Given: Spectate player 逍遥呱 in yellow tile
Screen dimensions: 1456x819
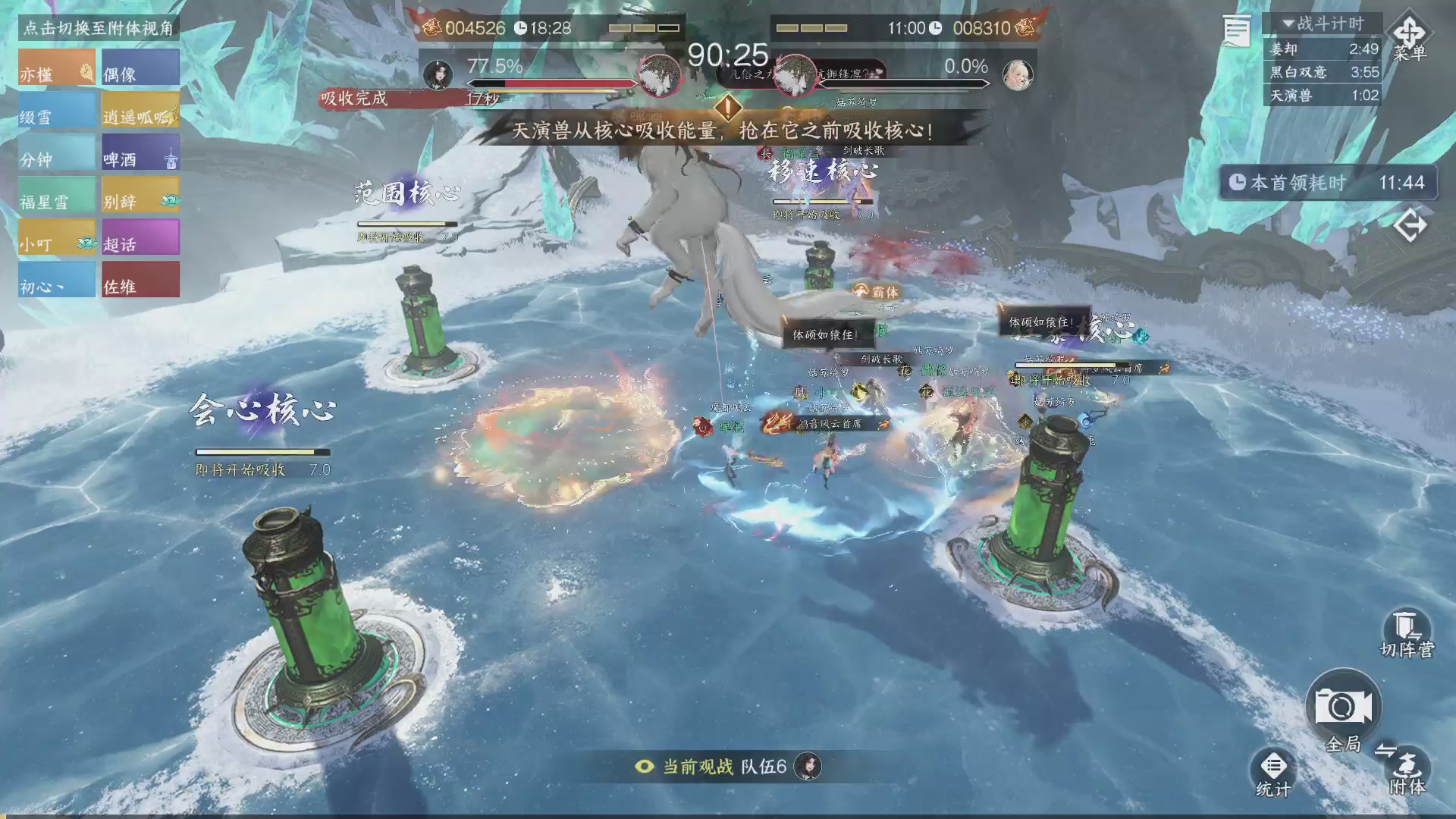Looking at the screenshot, I should [x=140, y=110].
